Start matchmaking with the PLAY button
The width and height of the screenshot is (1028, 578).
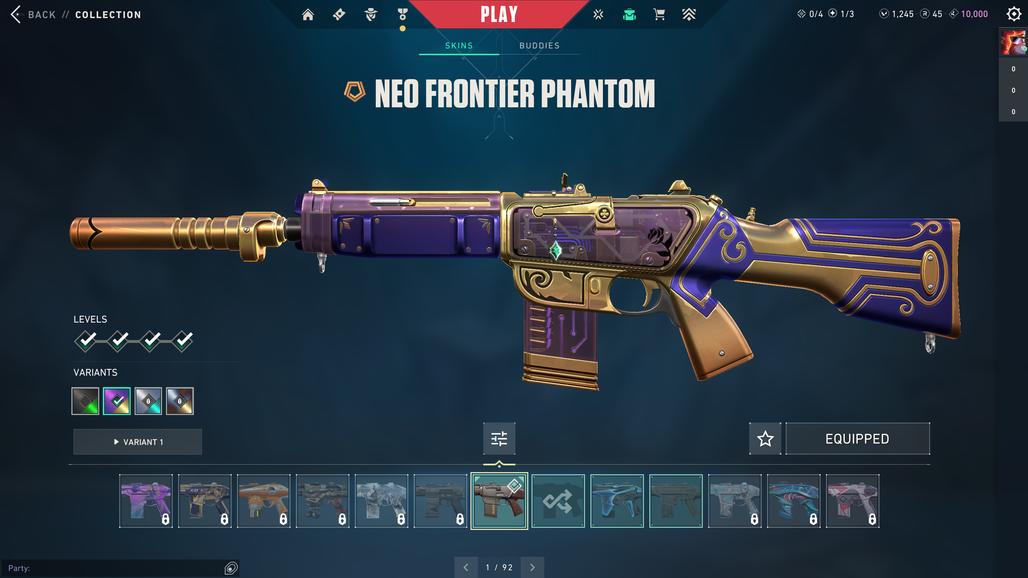coord(499,14)
